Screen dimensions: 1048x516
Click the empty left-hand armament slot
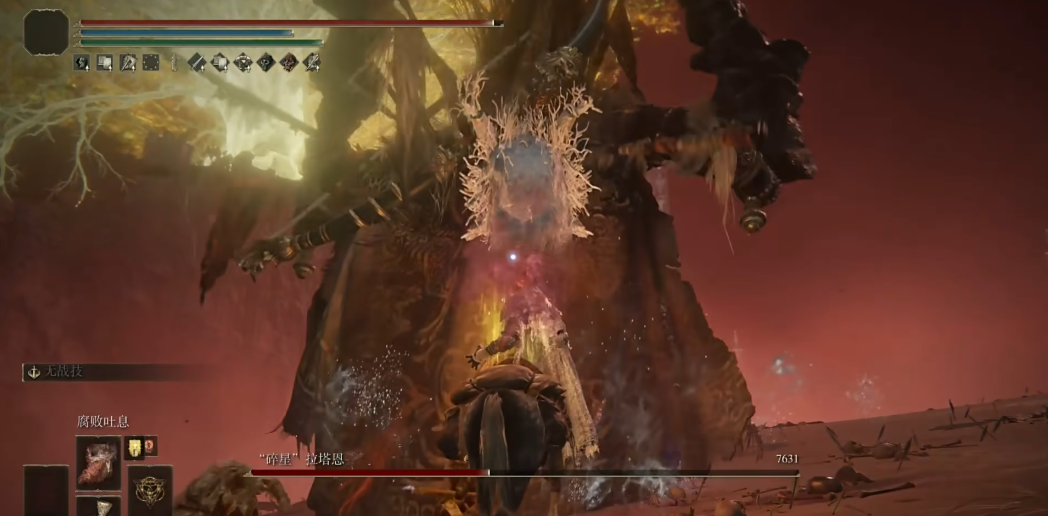[46, 490]
